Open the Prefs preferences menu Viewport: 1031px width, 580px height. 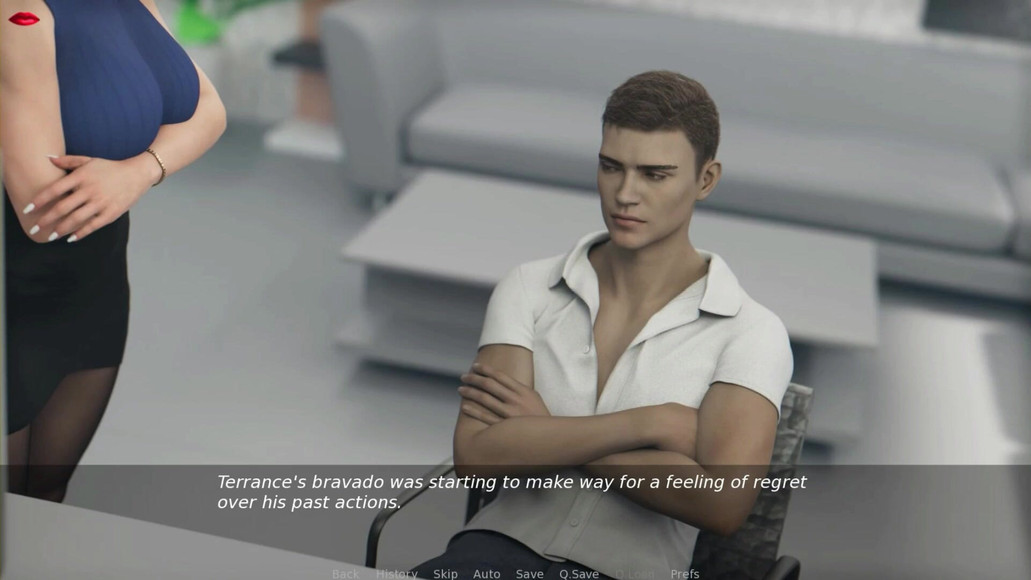tap(685, 574)
